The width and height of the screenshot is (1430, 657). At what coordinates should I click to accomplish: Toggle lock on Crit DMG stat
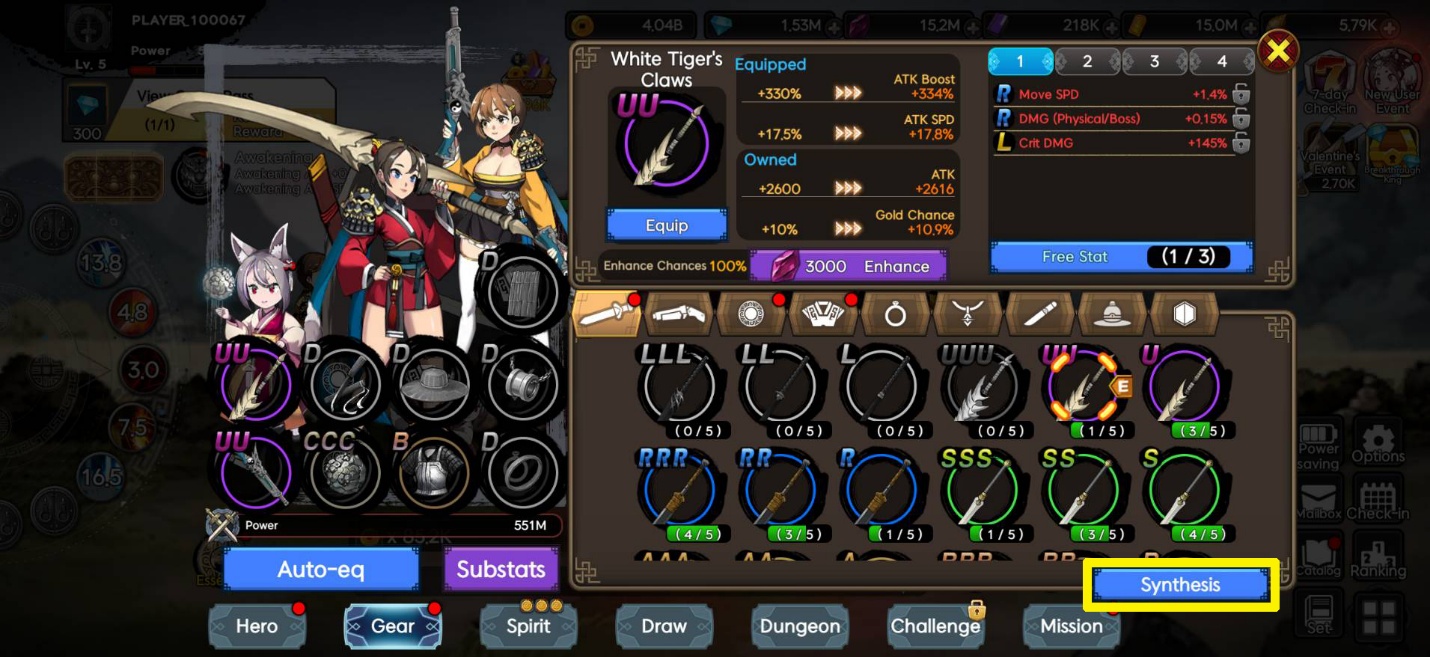coord(1241,143)
